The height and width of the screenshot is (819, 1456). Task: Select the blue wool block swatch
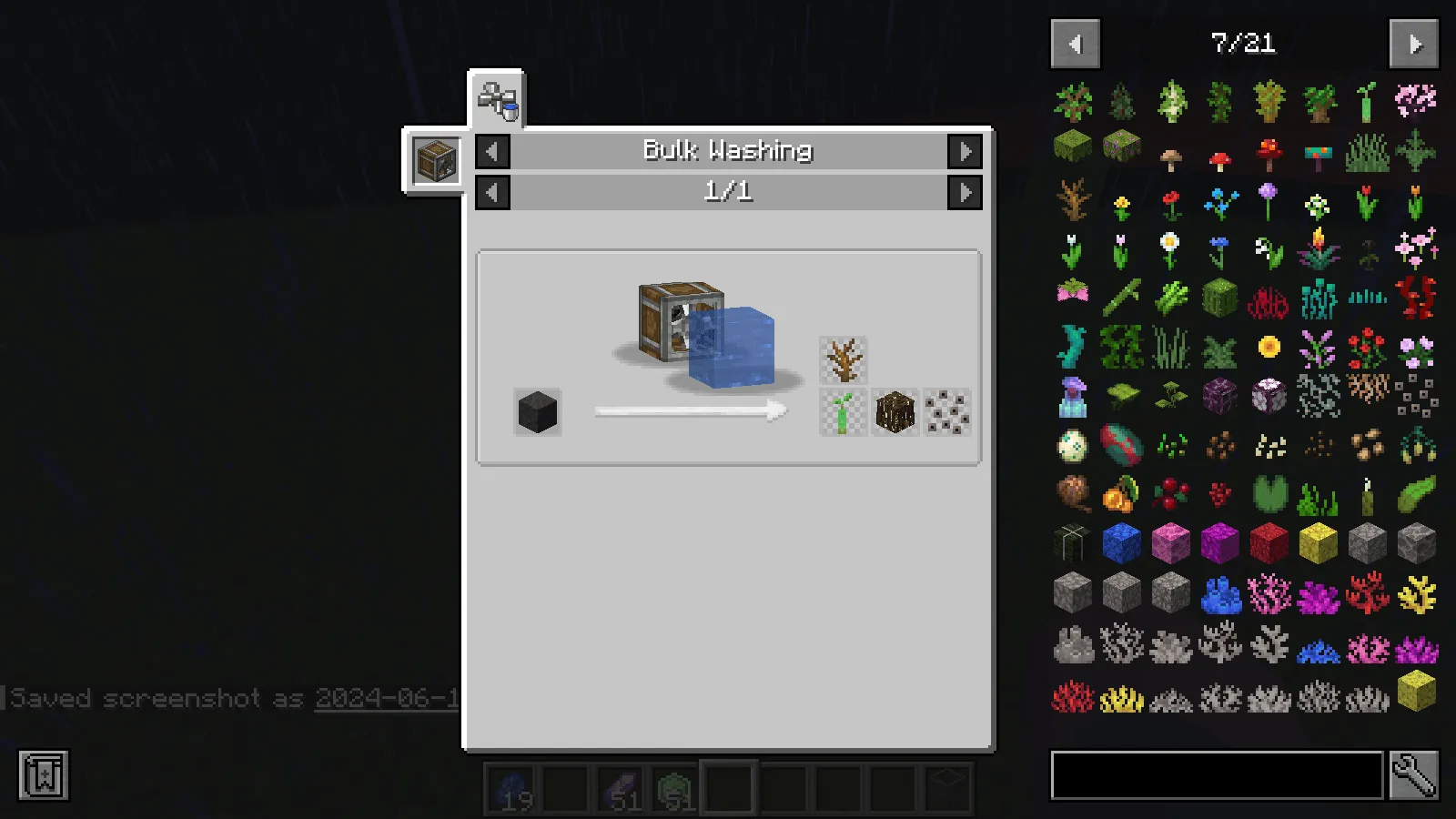coord(1121,542)
